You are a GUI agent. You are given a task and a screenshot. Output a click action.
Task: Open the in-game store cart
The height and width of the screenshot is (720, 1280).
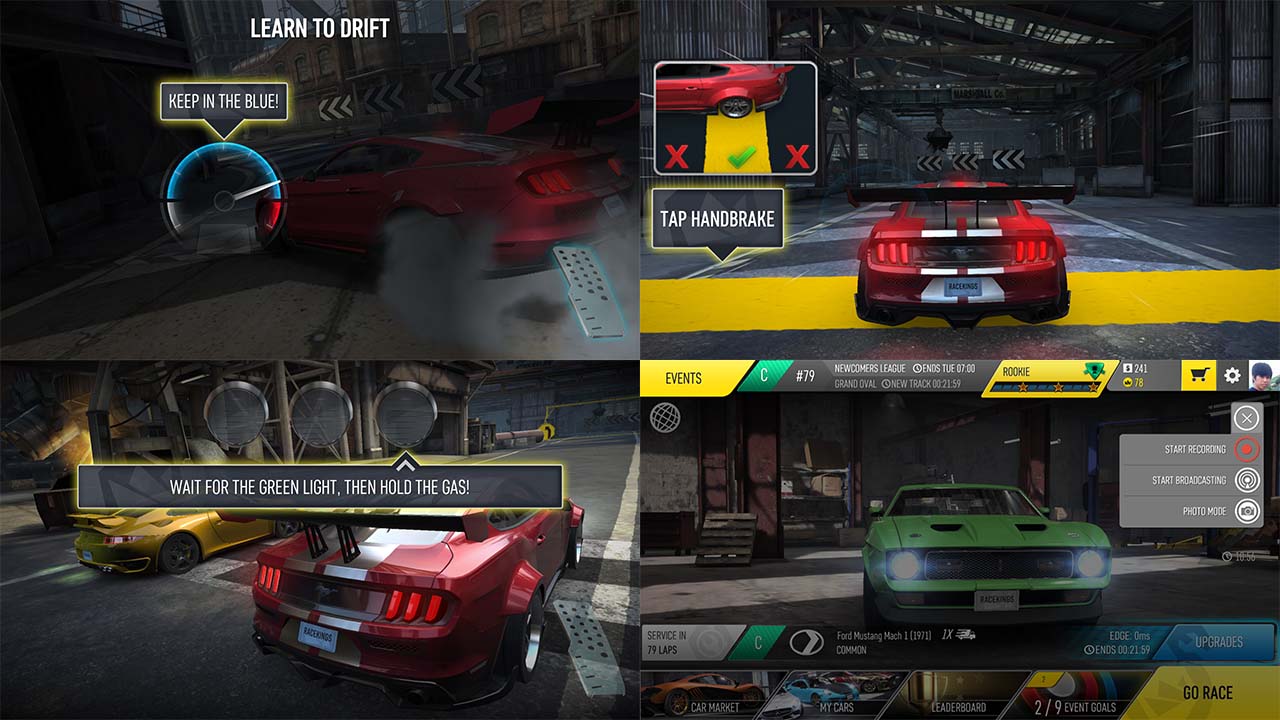coord(1197,374)
